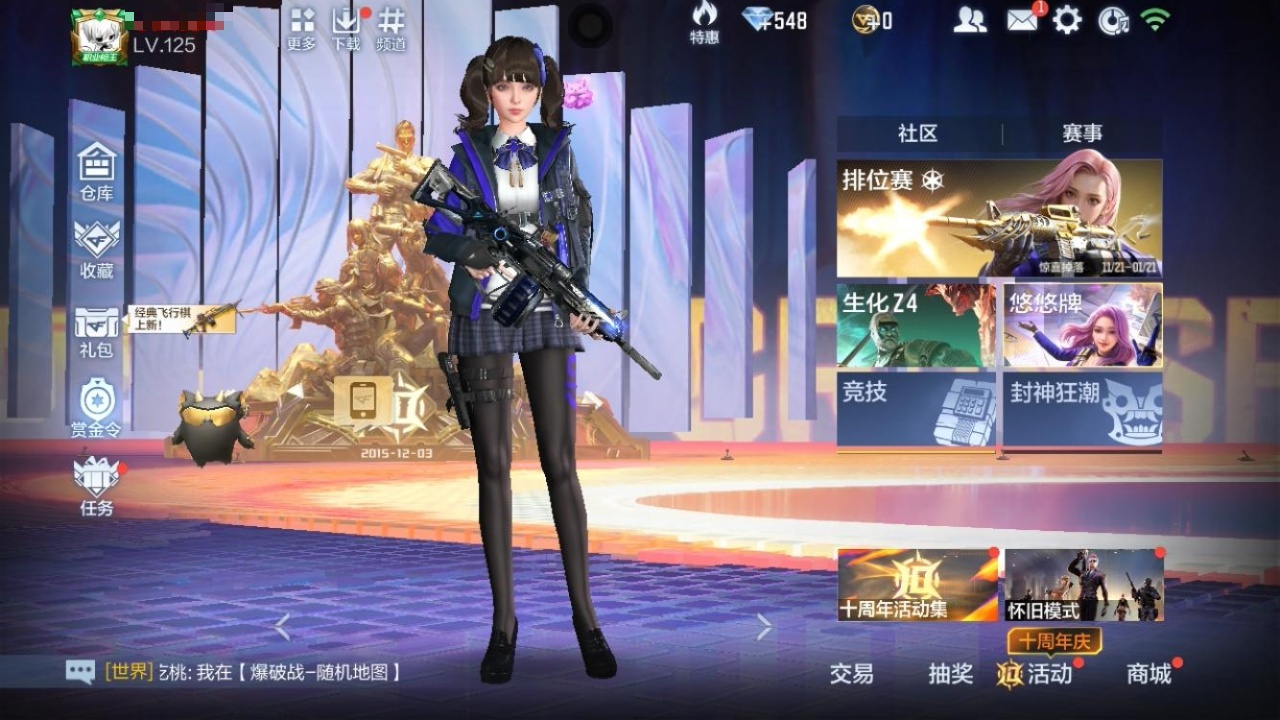Open the 更多 more options menu
The image size is (1280, 720).
point(302,29)
